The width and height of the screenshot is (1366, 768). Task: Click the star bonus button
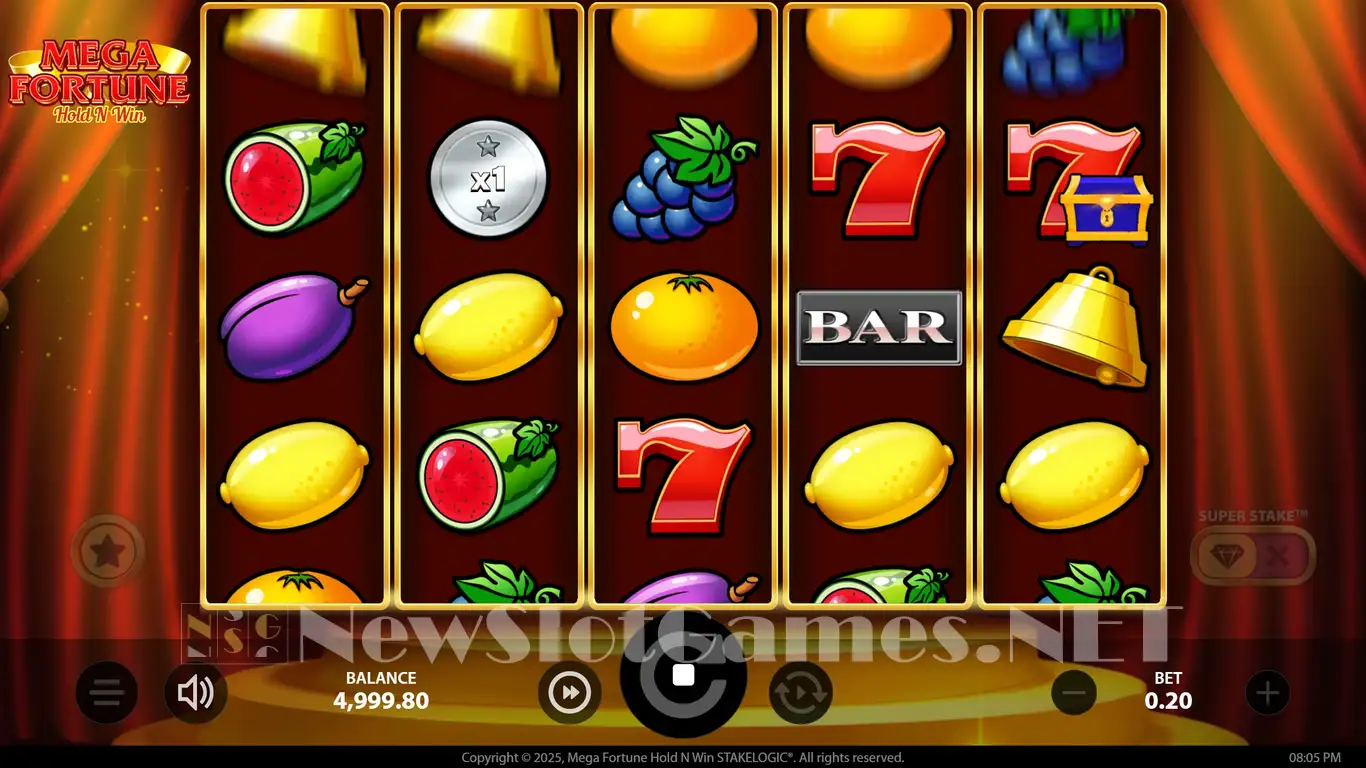click(108, 550)
